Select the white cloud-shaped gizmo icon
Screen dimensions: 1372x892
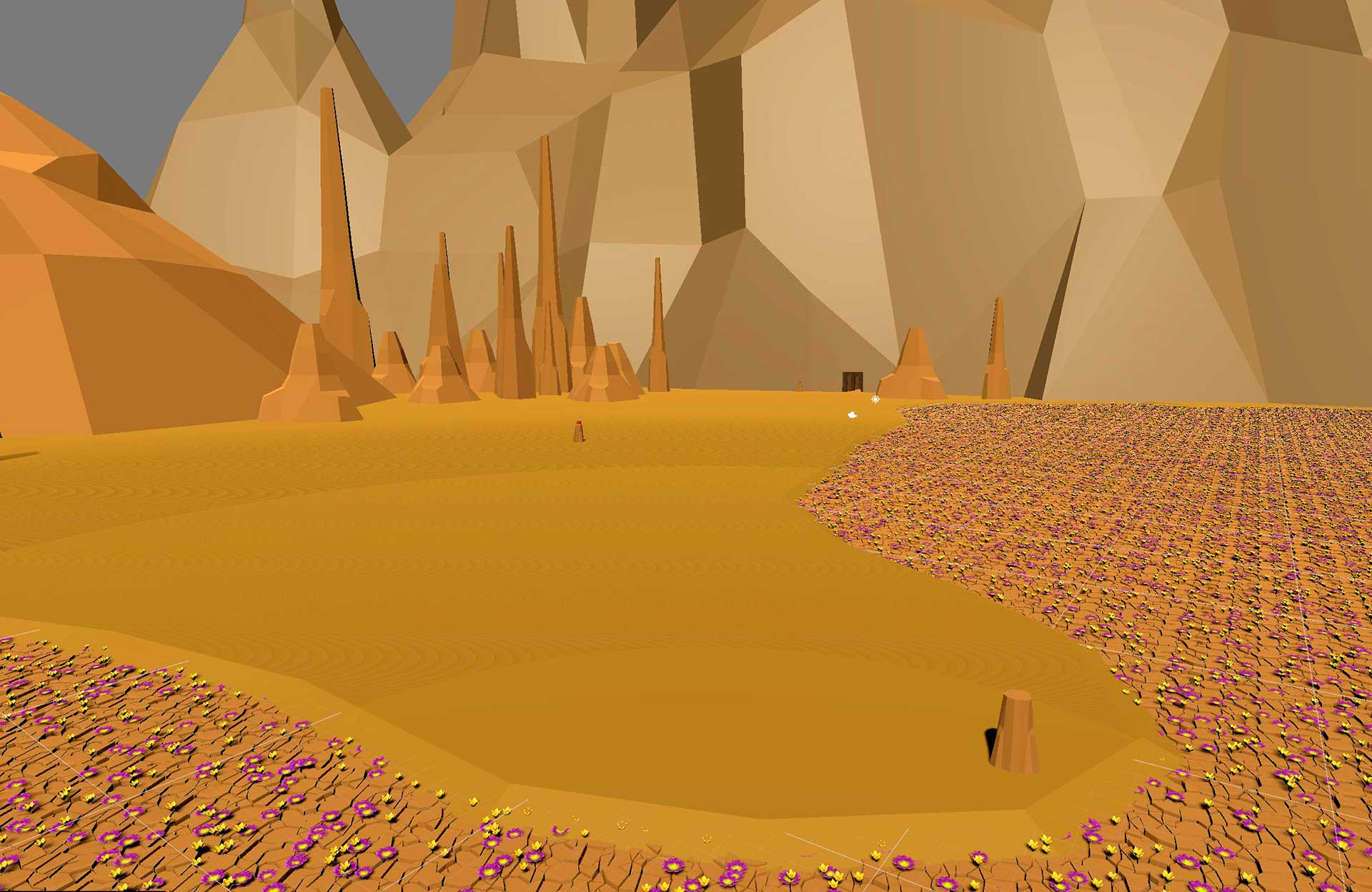[852, 414]
